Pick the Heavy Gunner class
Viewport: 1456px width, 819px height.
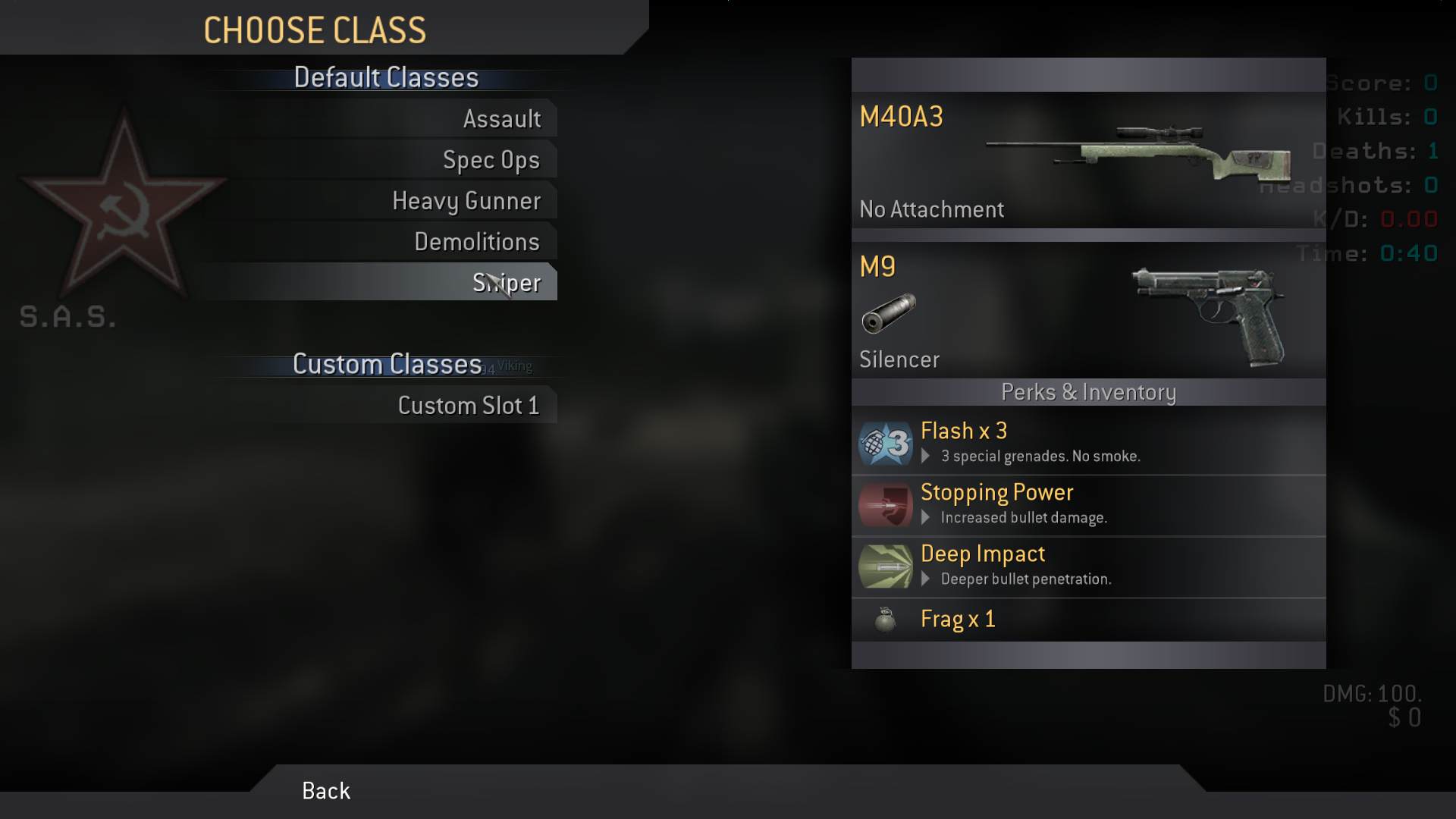[x=466, y=201]
